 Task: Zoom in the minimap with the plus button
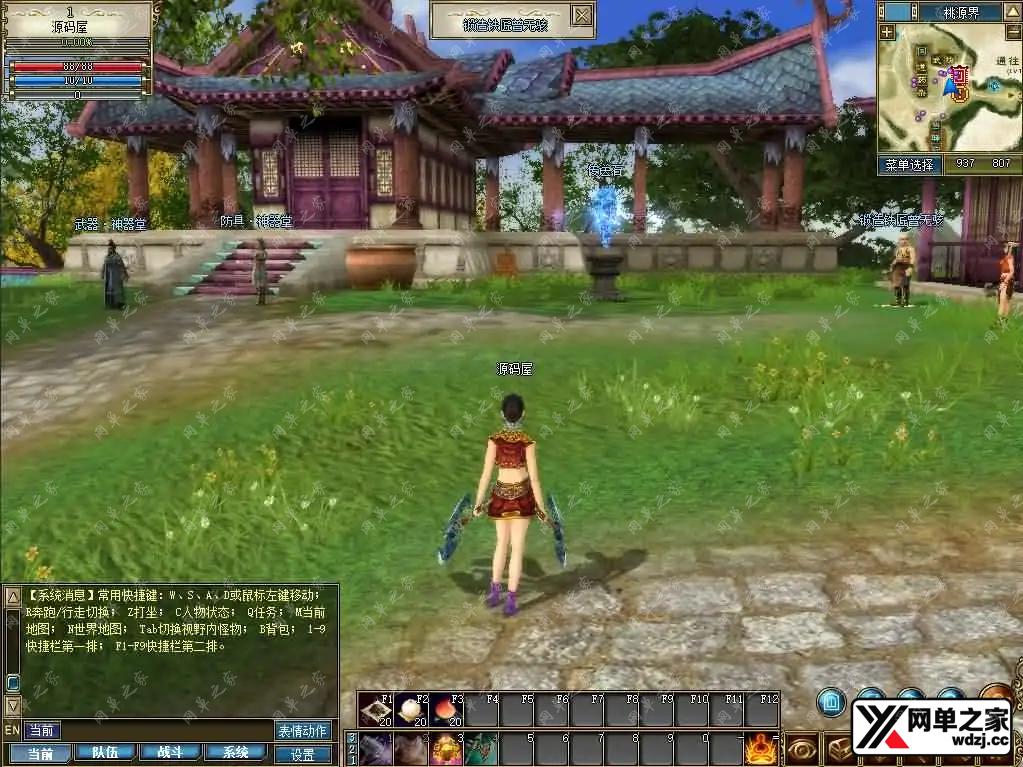[x=887, y=32]
